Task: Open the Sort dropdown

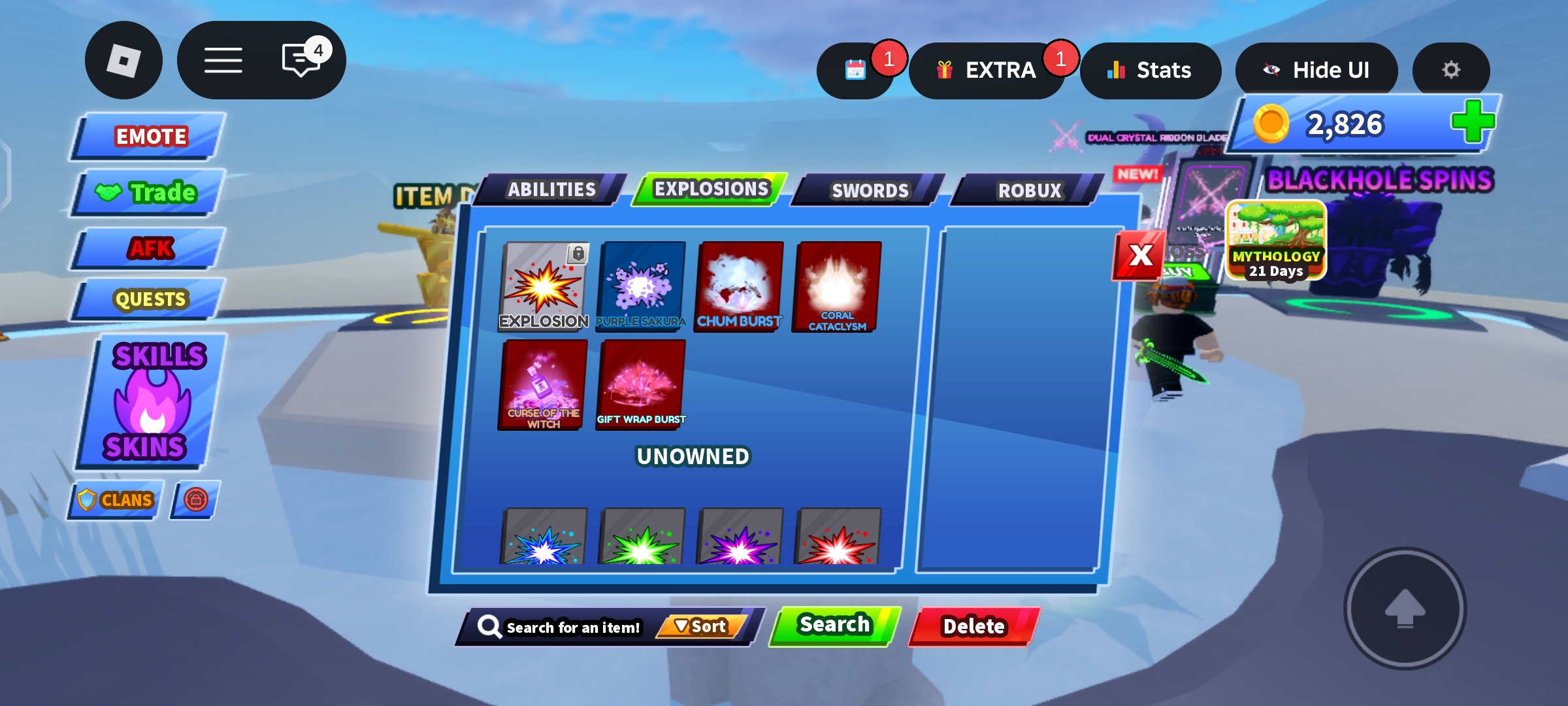Action: 701,626
